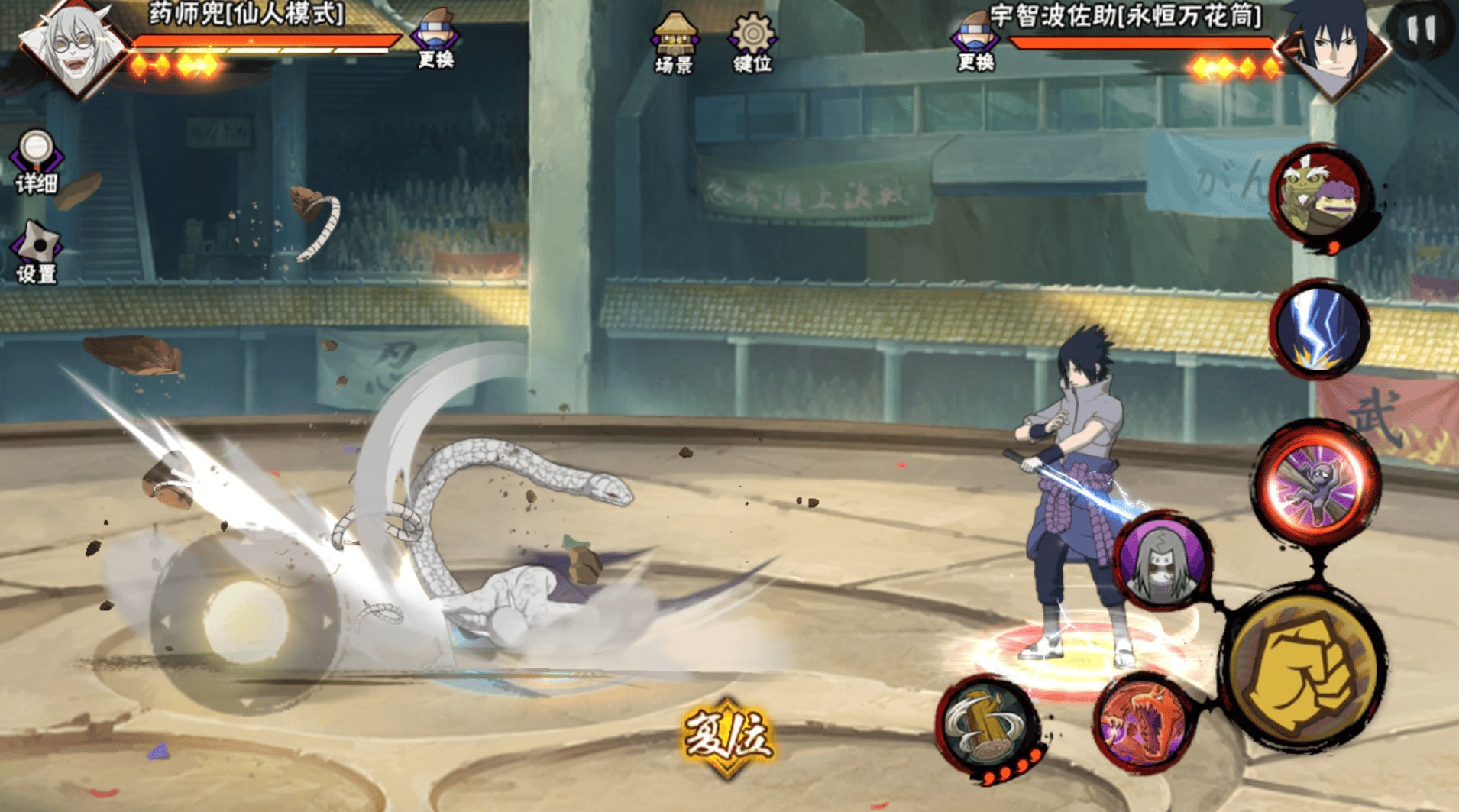The width and height of the screenshot is (1459, 812).
Task: Tap the grey-haired masked character skill
Action: click(x=1163, y=563)
